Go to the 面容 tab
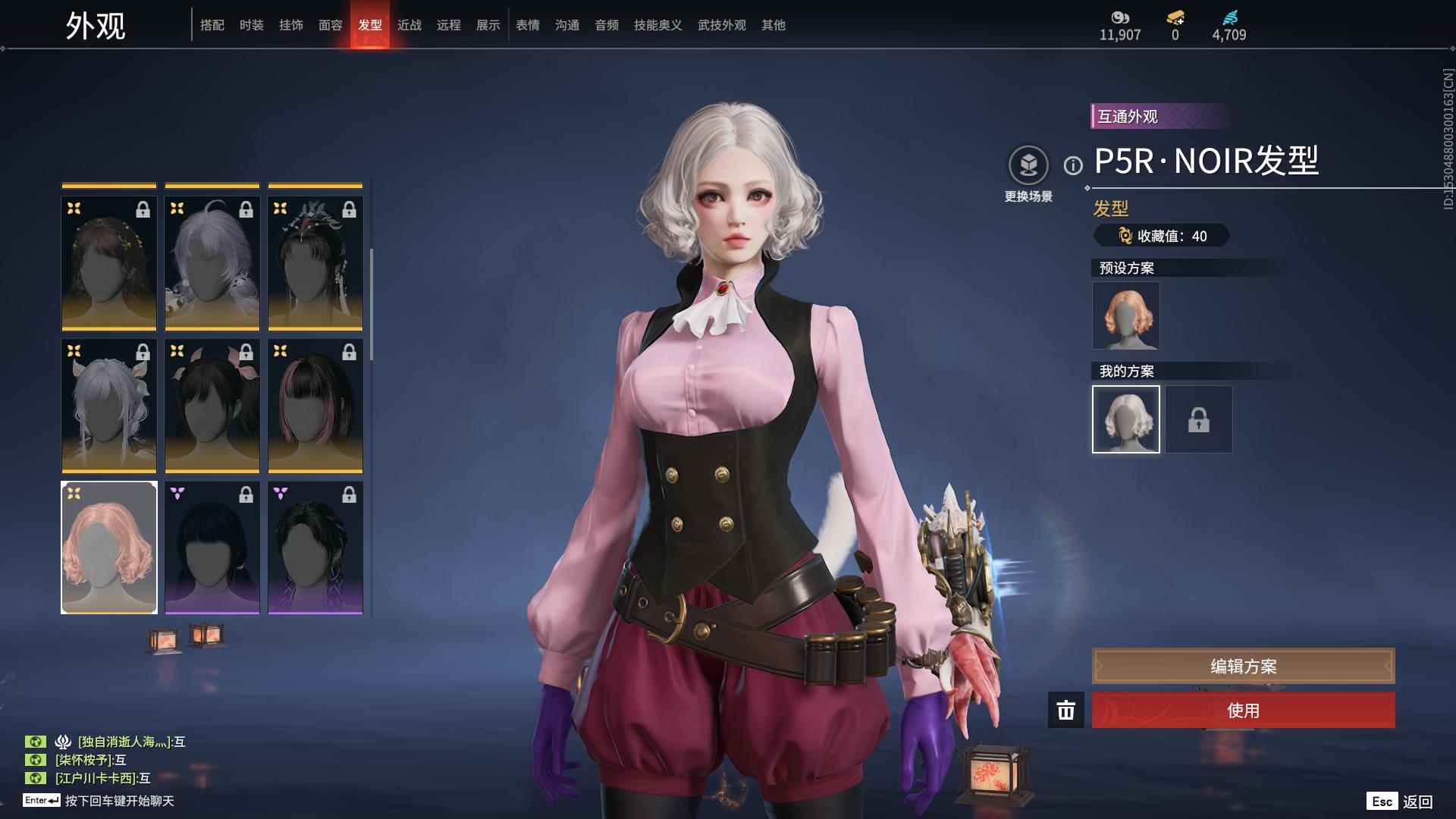This screenshot has width=1456, height=819. [330, 25]
